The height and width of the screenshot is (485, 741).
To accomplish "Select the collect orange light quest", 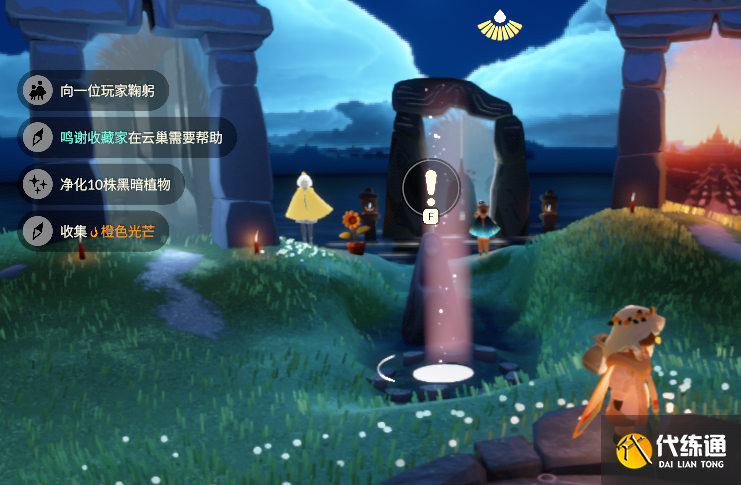I will tap(94, 231).
